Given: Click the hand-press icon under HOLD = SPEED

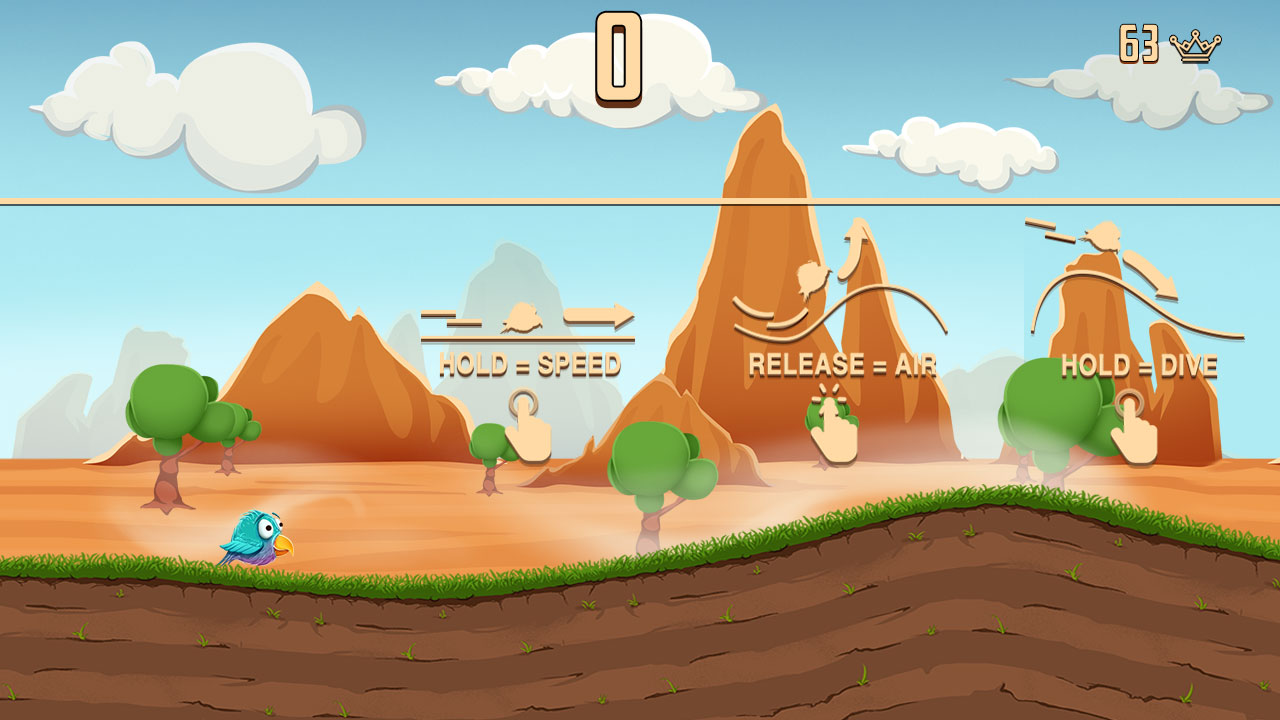Looking at the screenshot, I should [x=527, y=427].
